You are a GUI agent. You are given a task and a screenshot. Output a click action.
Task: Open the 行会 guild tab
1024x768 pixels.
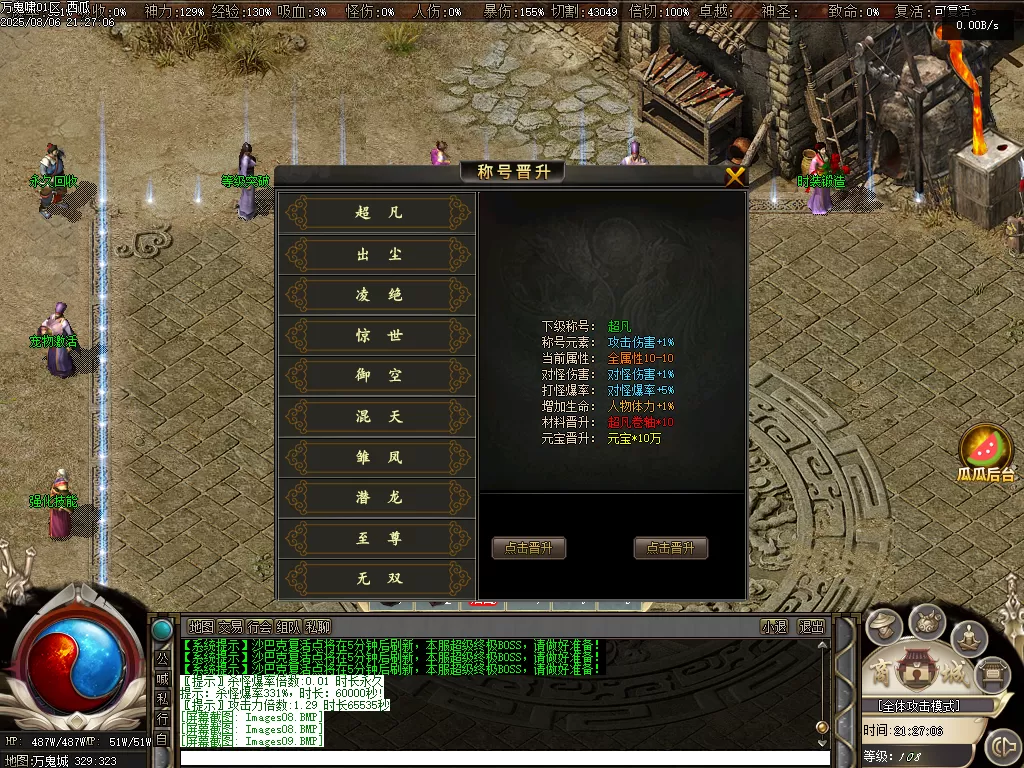(259, 627)
